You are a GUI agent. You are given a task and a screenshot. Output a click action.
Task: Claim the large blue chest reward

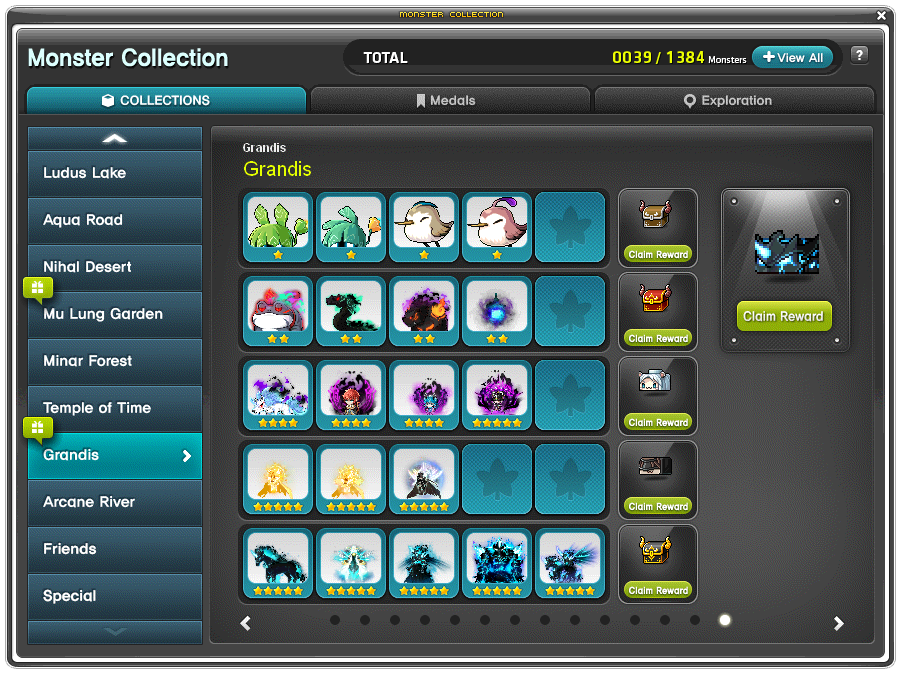click(785, 316)
